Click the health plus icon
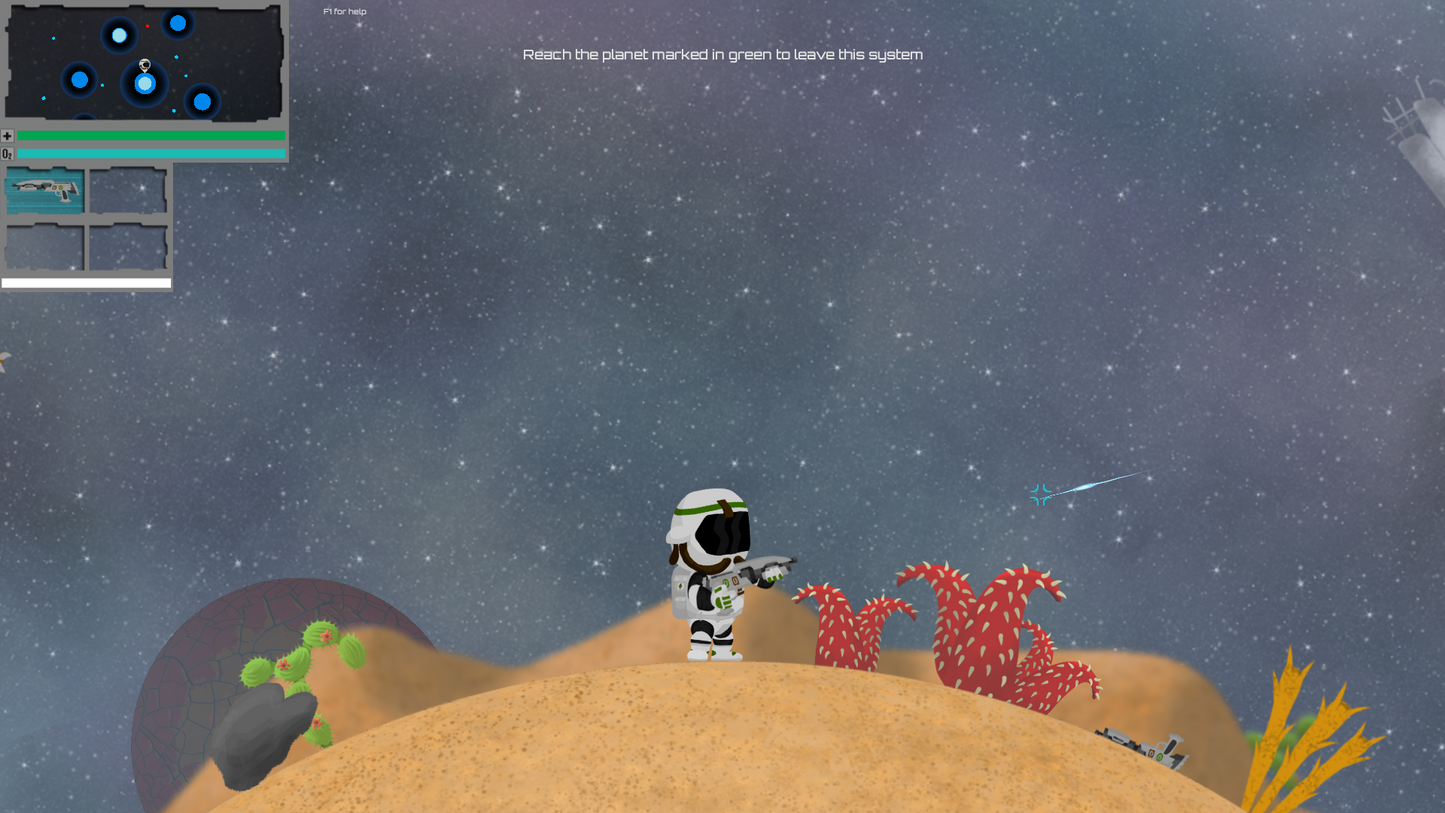Image resolution: width=1445 pixels, height=813 pixels. (6, 135)
